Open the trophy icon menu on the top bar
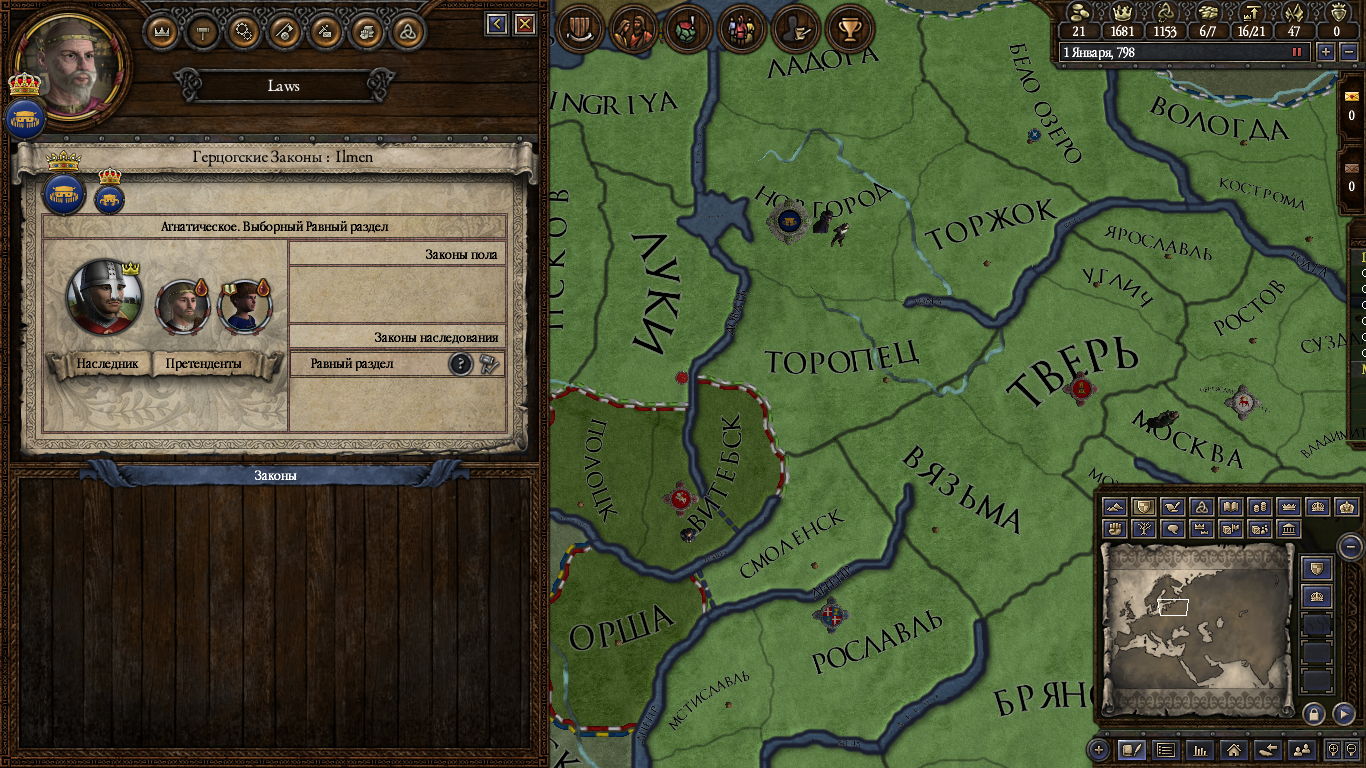Screen dimensions: 1366x768 pos(851,29)
